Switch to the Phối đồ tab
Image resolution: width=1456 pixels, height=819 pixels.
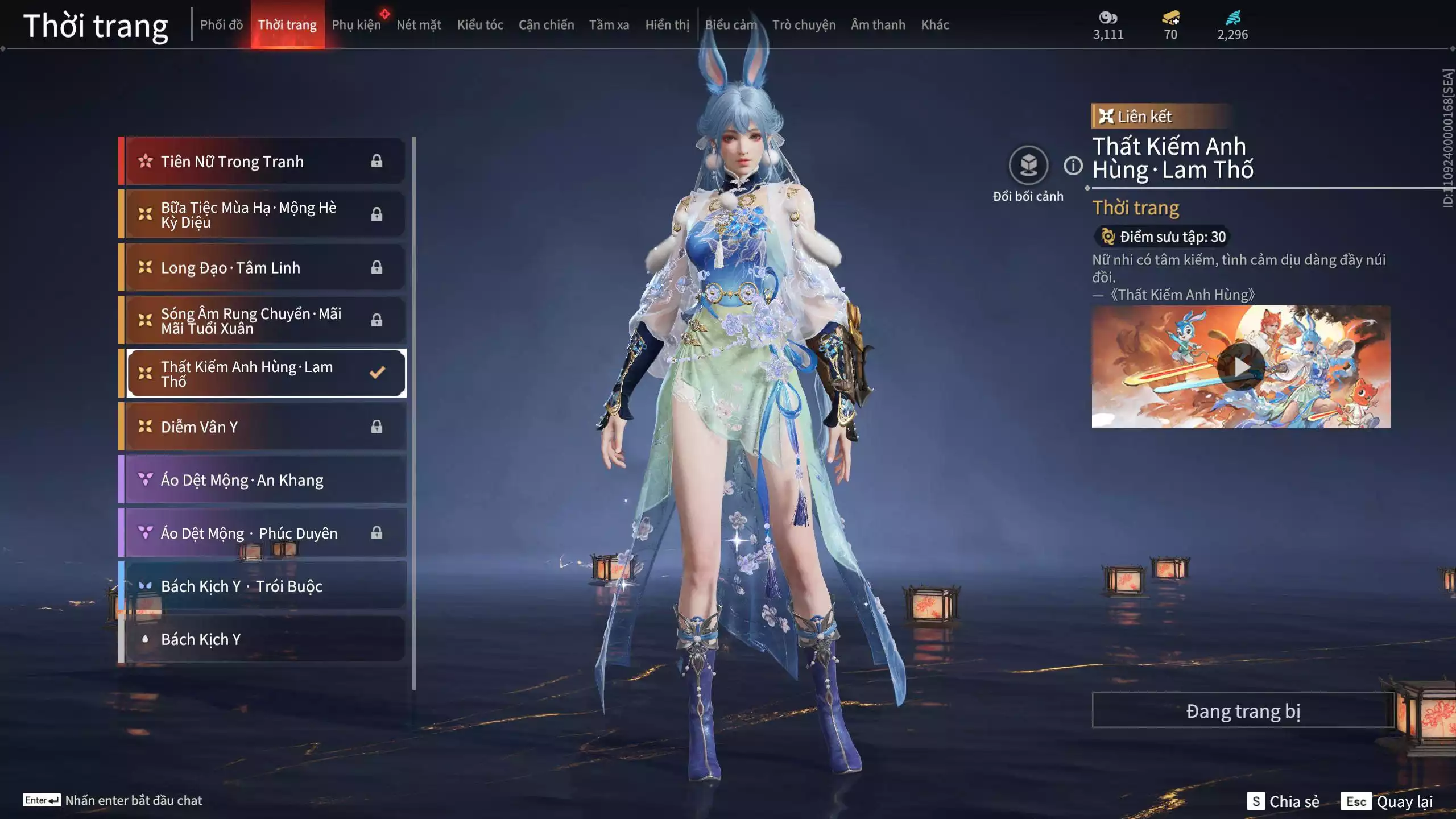click(x=221, y=25)
